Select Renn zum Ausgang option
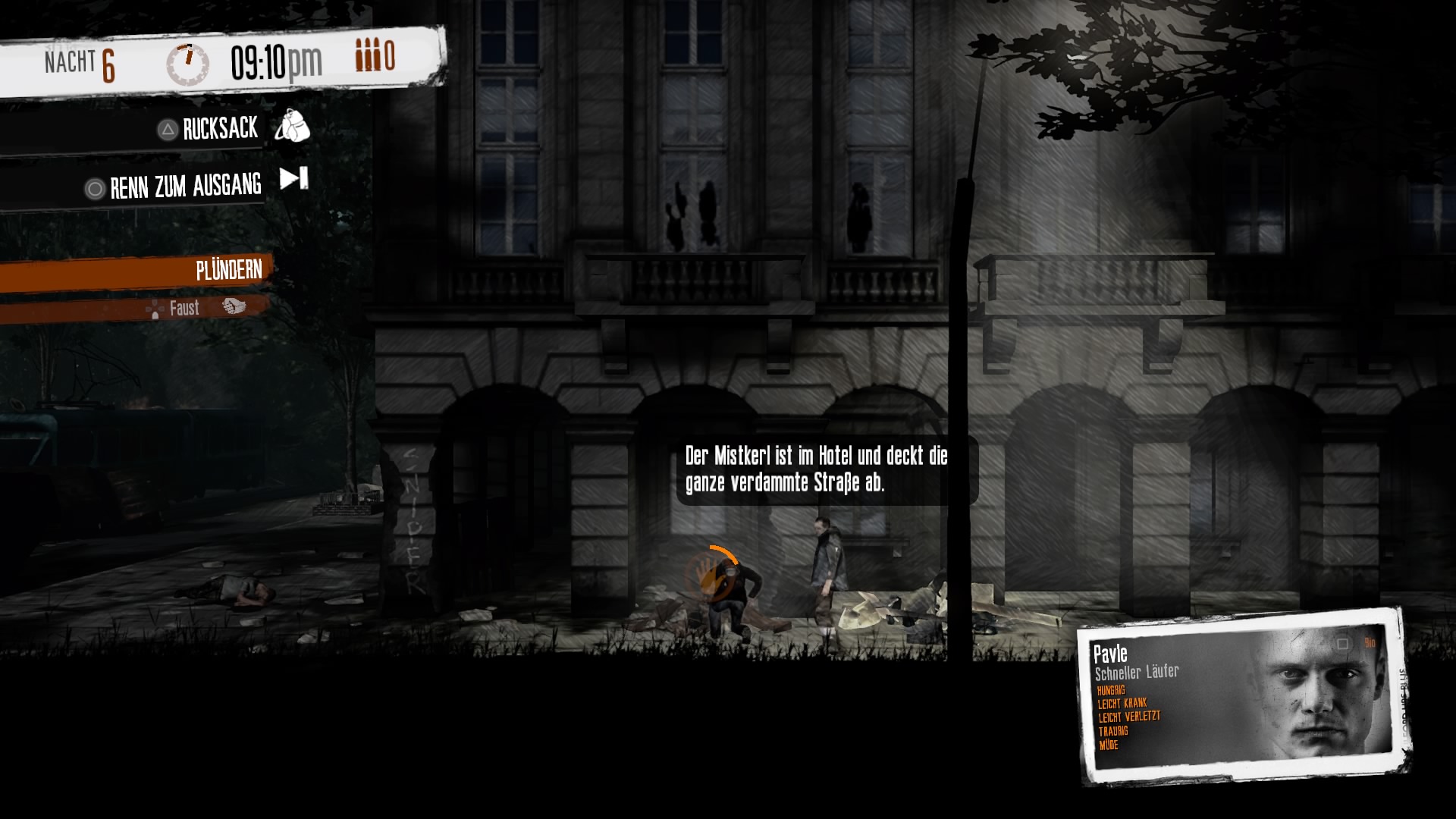Viewport: 1456px width, 819px height. tap(186, 186)
